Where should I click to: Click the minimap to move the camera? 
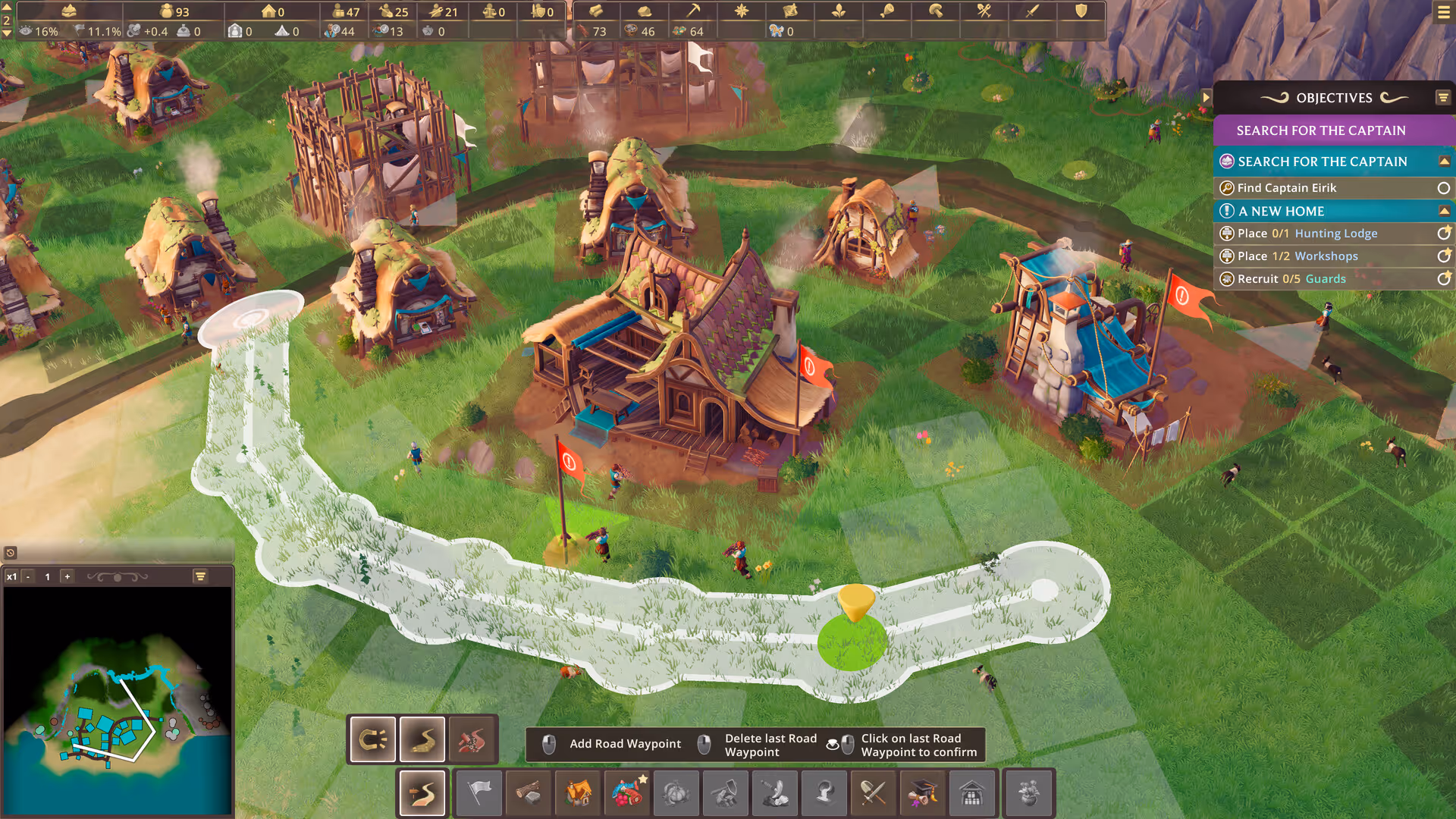coord(118,701)
